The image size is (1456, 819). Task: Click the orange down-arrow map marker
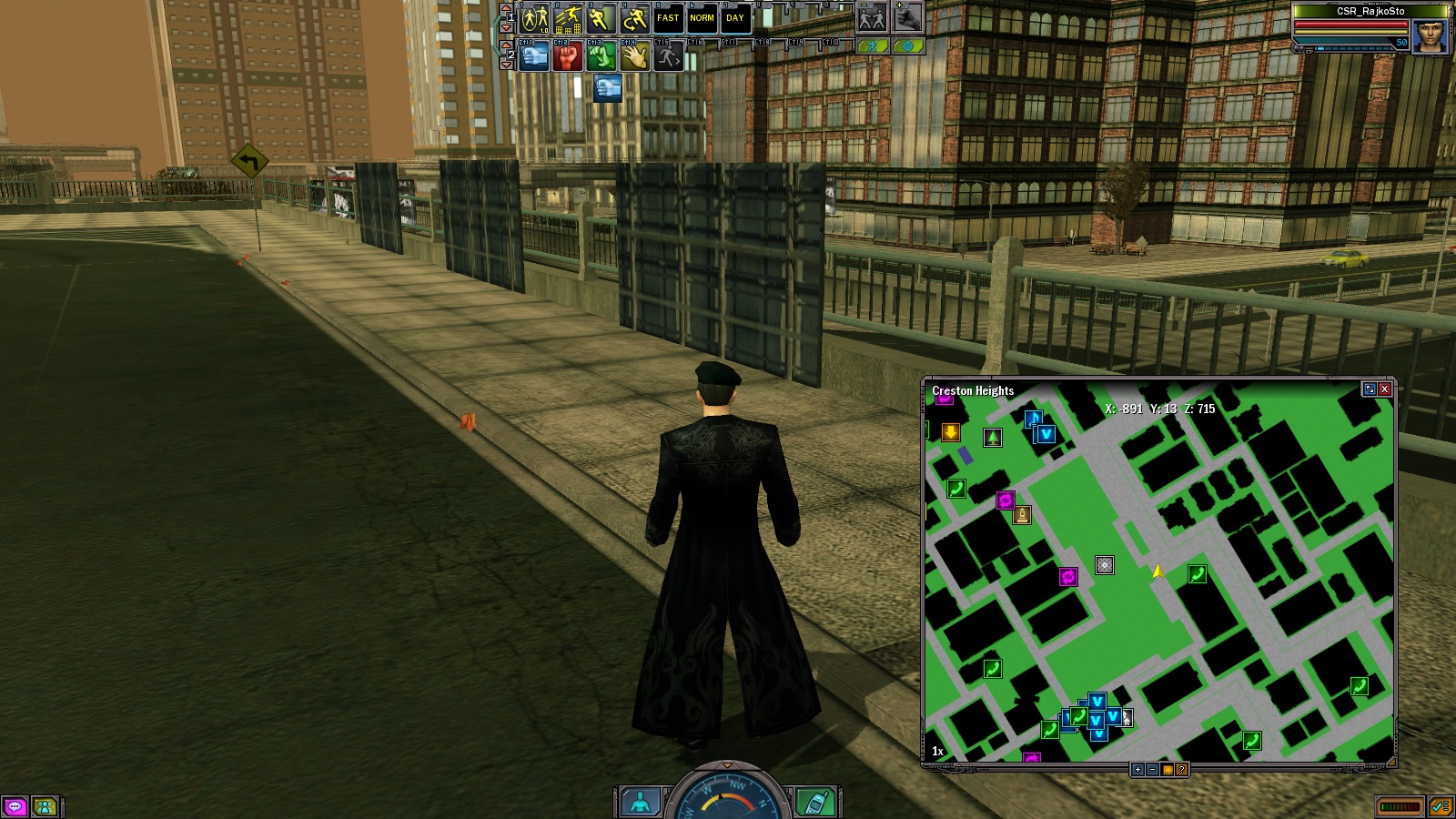[x=950, y=432]
